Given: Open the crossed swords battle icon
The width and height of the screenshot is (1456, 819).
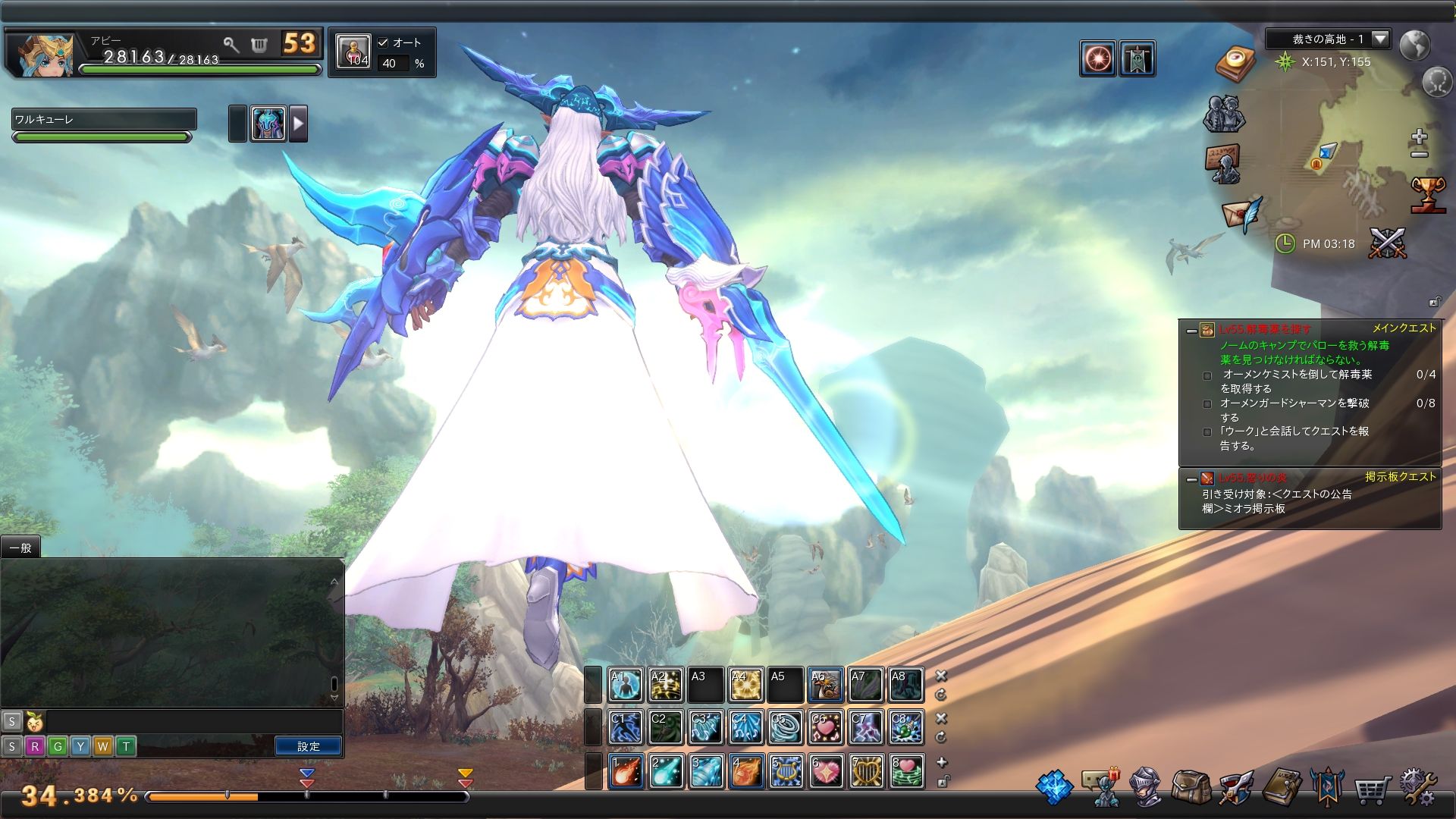Looking at the screenshot, I should (x=1388, y=243).
